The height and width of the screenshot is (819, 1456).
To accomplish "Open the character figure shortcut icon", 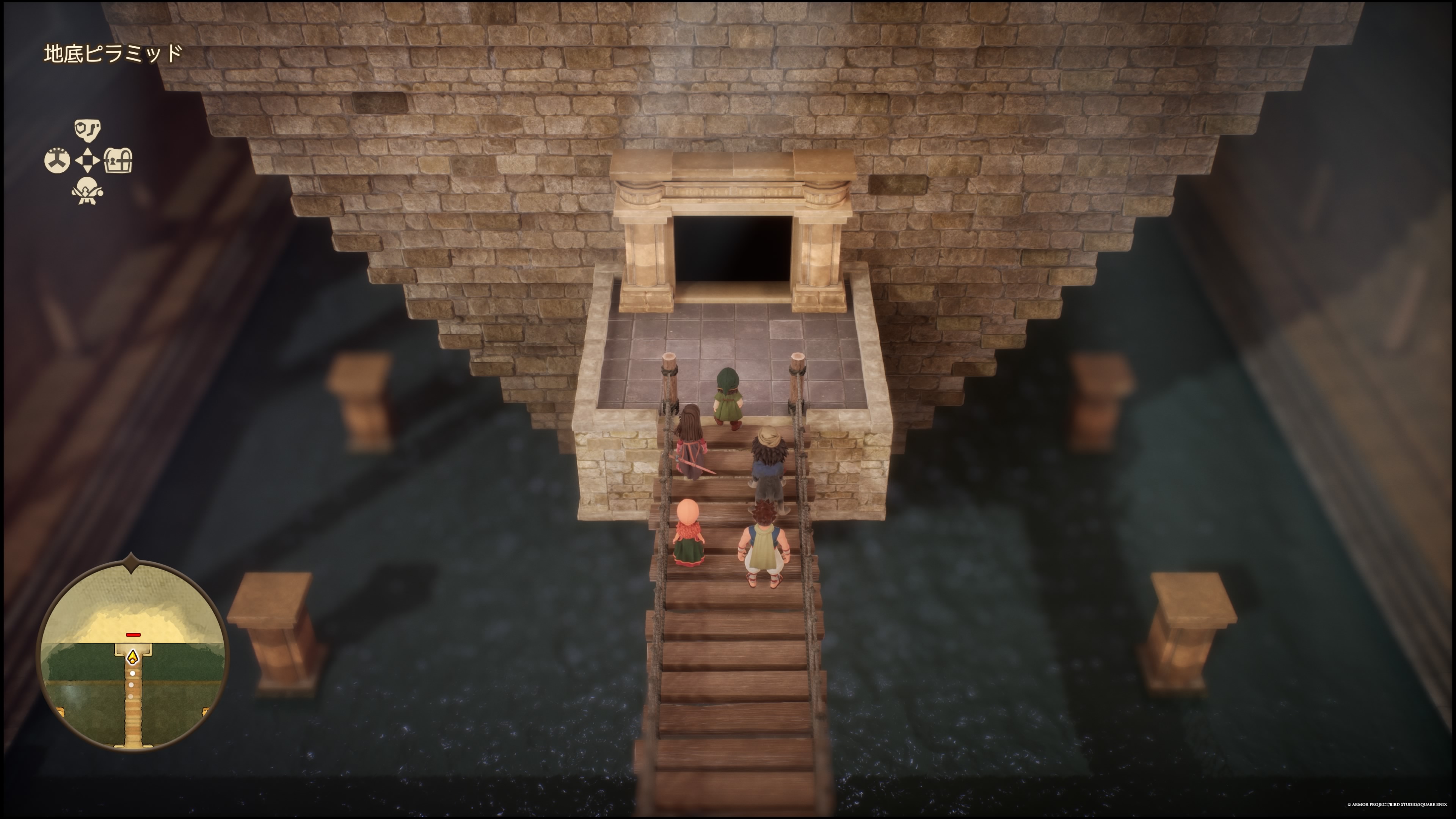I will [x=87, y=191].
